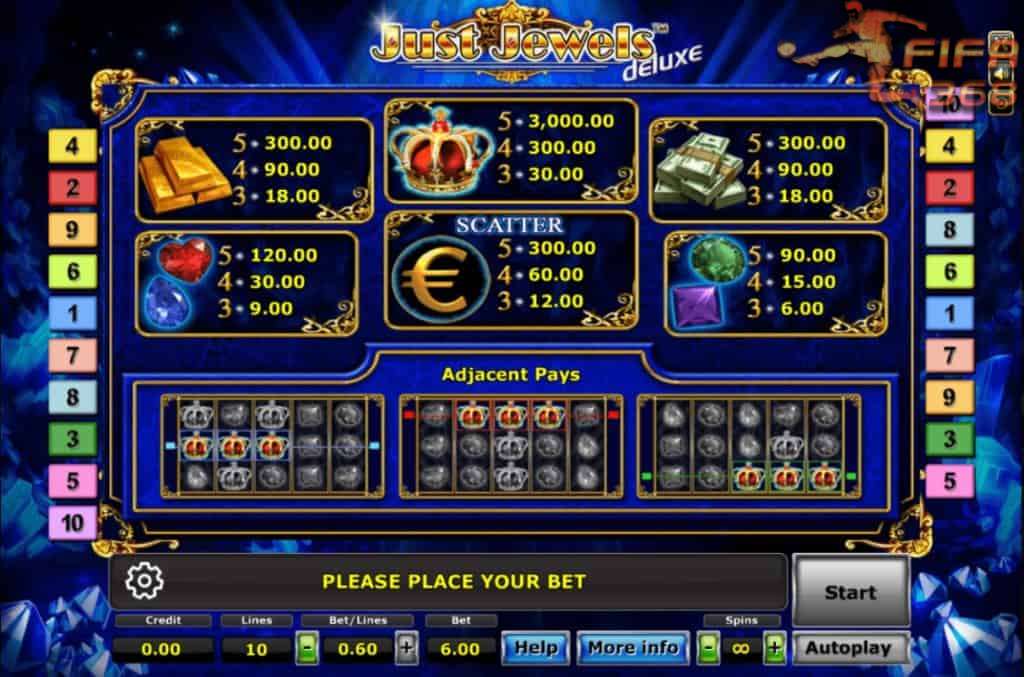This screenshot has height=677, width=1024.
Task: Raise the number of Spins
Action: pyautogui.click(x=774, y=648)
